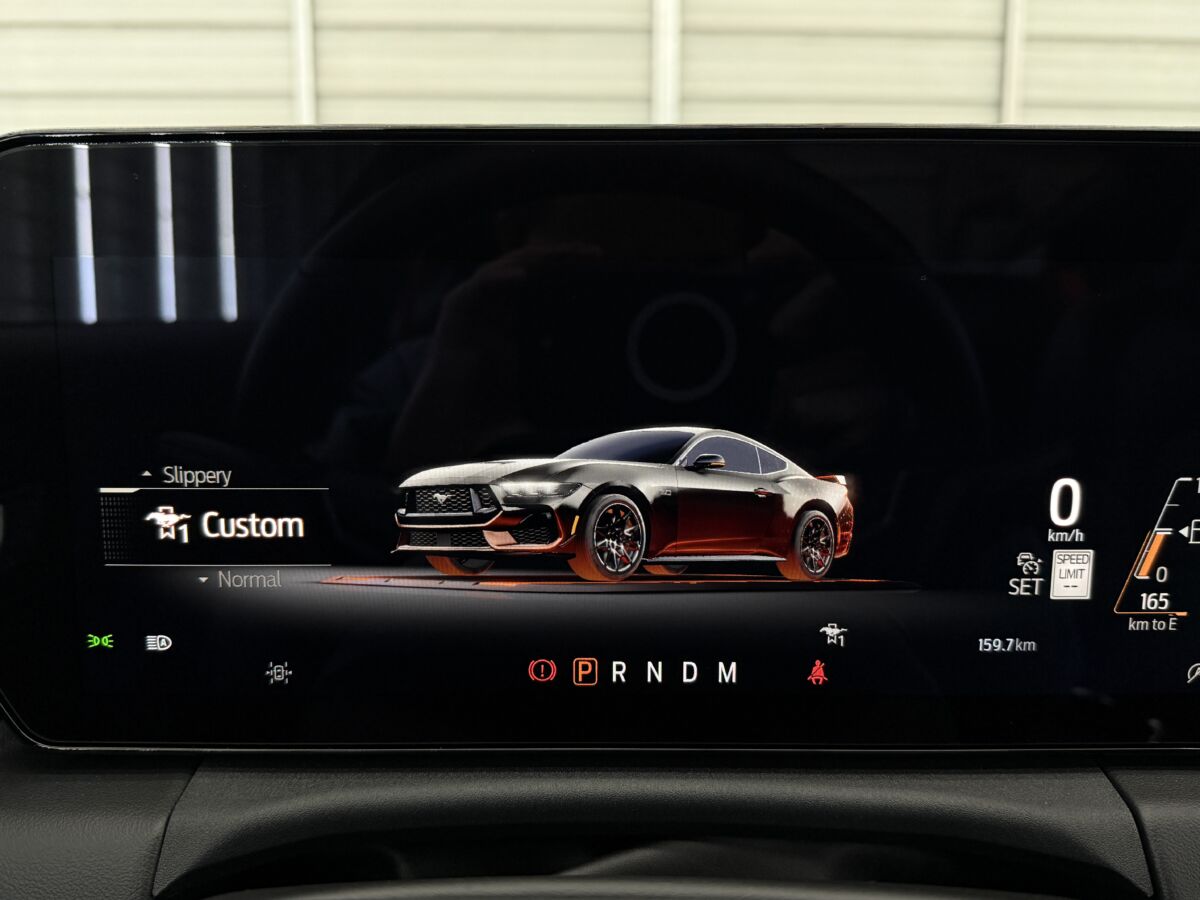
Task: Select the D gear letter
Action: (690, 672)
